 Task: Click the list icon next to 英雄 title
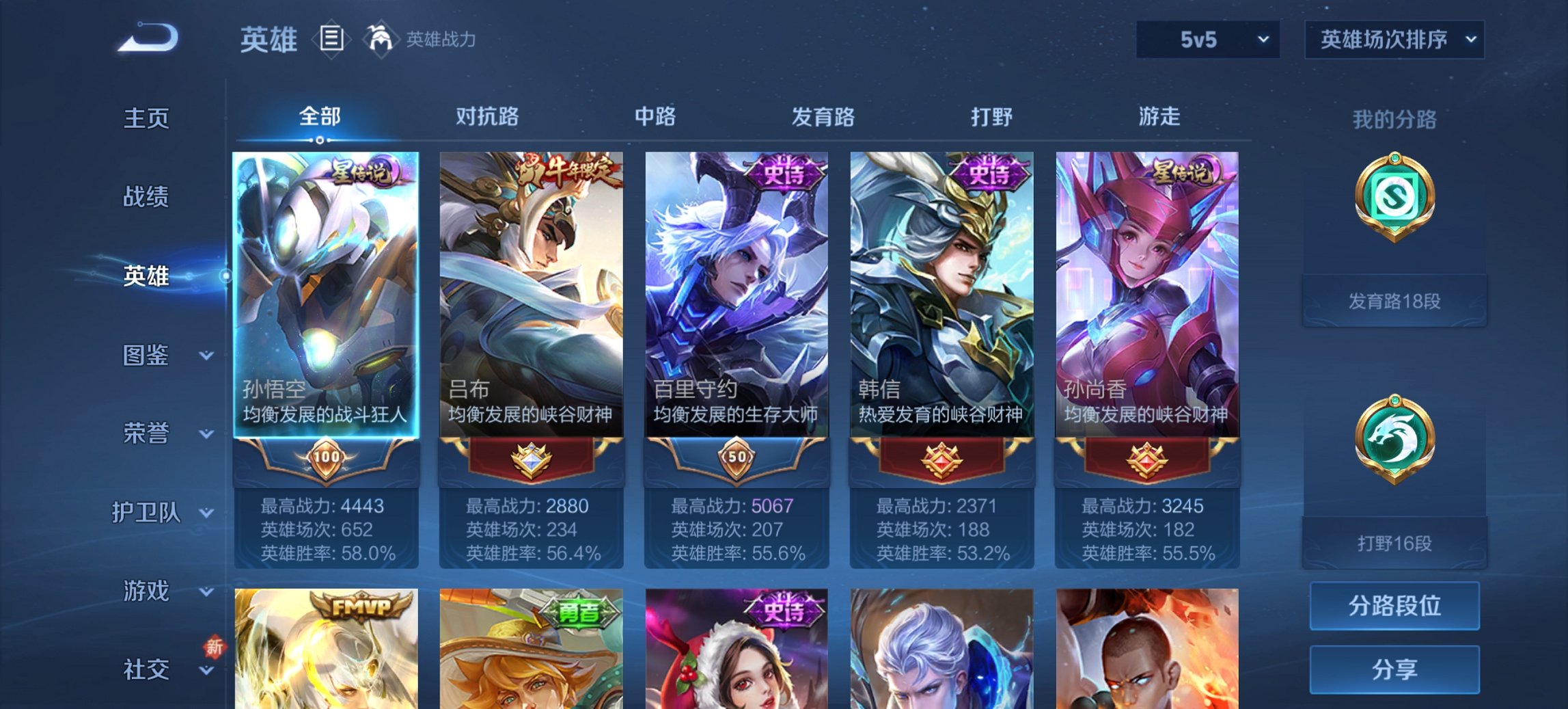pos(331,39)
